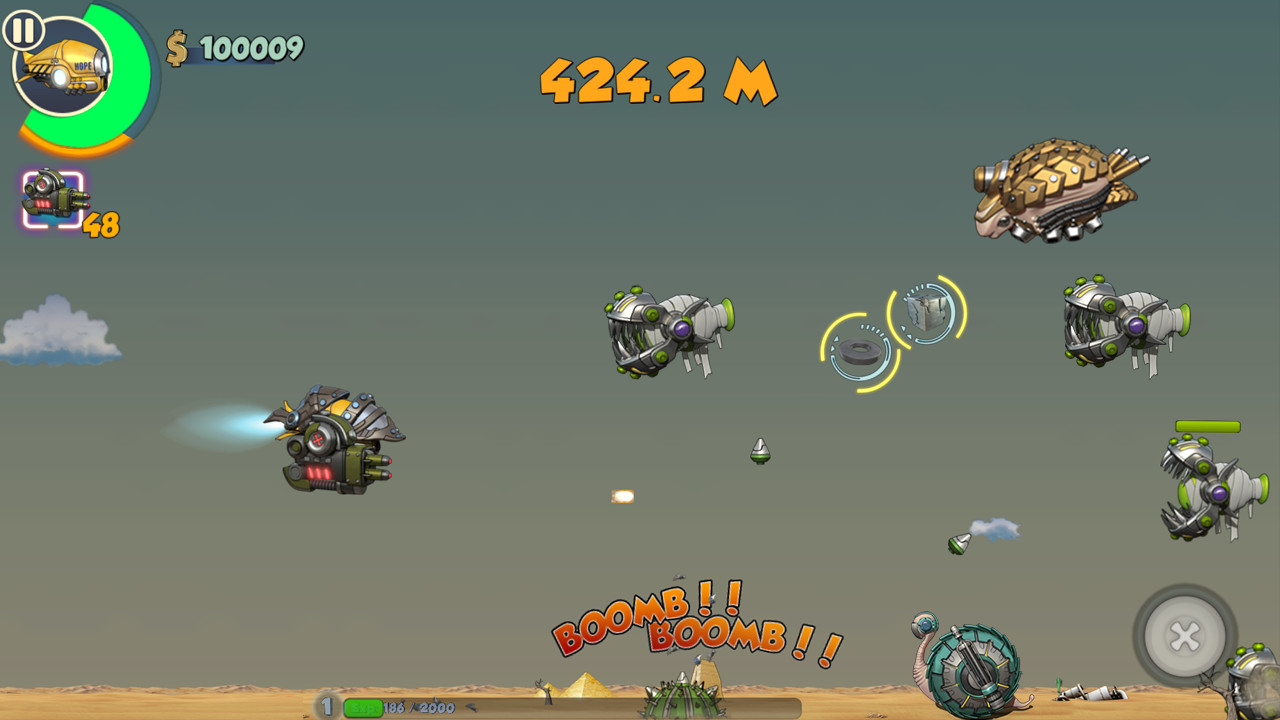Tap the level 1 badge at bottom
This screenshot has height=720, width=1280.
point(326,706)
